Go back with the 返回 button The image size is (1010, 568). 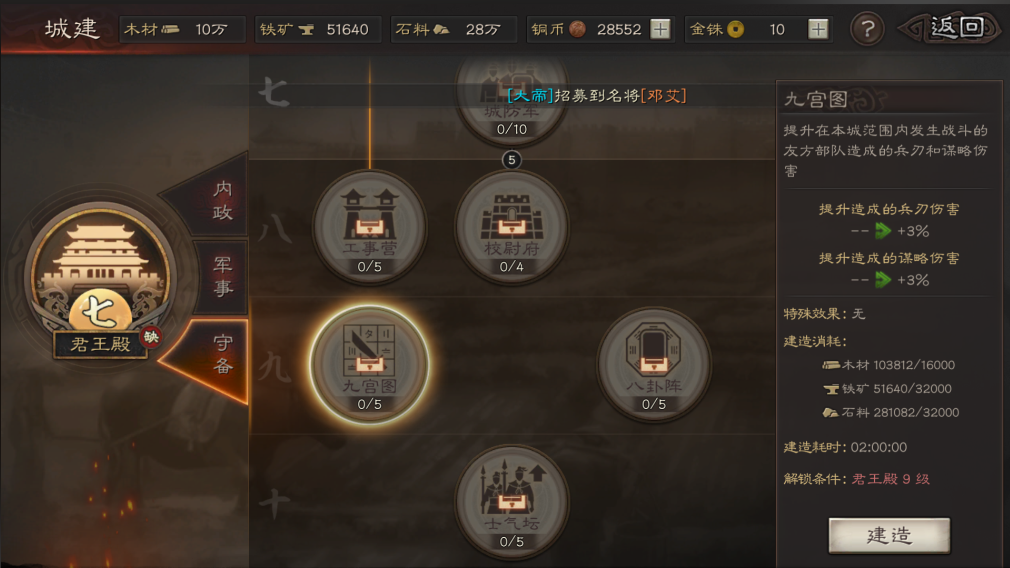pyautogui.click(x=955, y=28)
